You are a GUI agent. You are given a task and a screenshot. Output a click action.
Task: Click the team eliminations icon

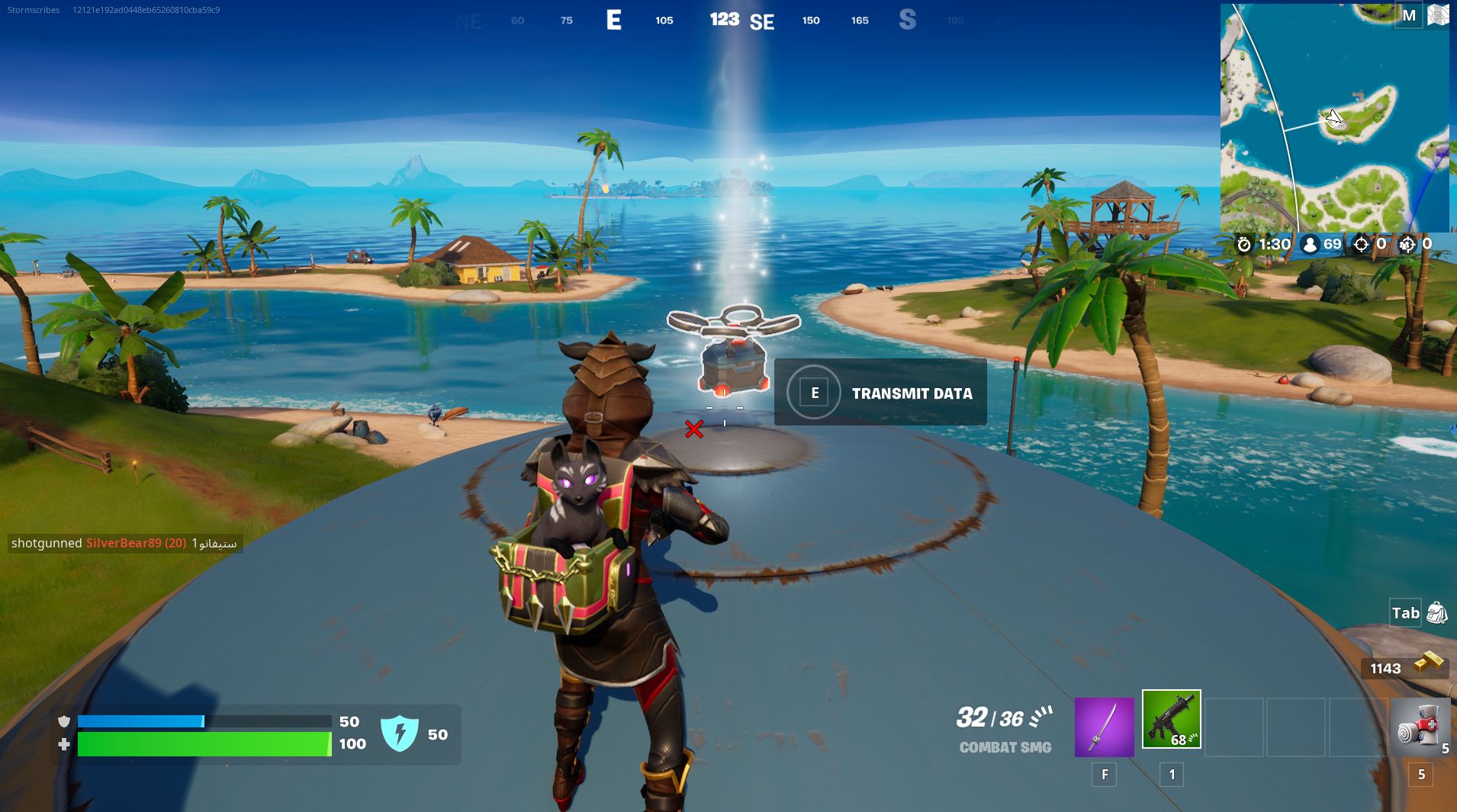[x=1409, y=245]
